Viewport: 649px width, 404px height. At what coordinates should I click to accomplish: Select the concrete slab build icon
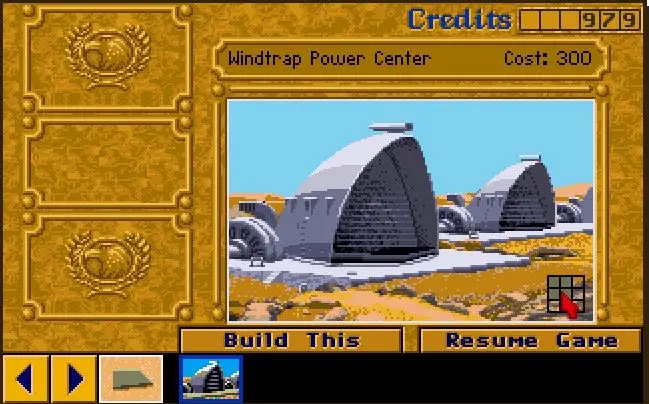click(131, 379)
